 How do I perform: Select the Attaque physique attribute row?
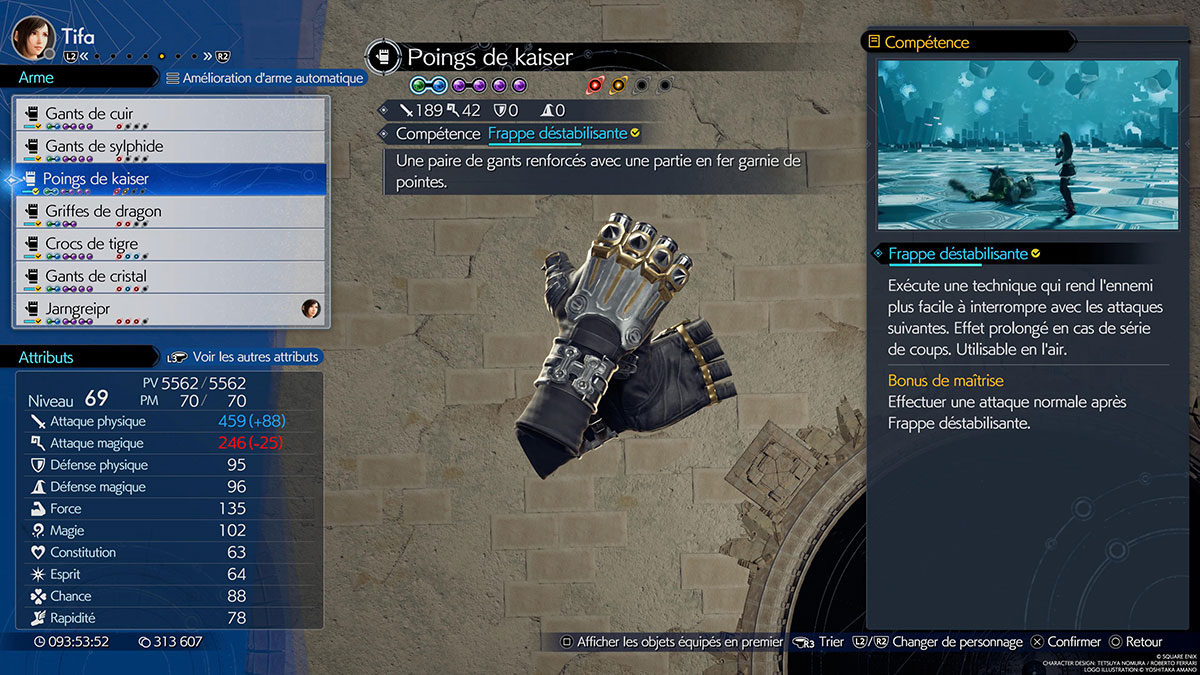click(x=170, y=422)
